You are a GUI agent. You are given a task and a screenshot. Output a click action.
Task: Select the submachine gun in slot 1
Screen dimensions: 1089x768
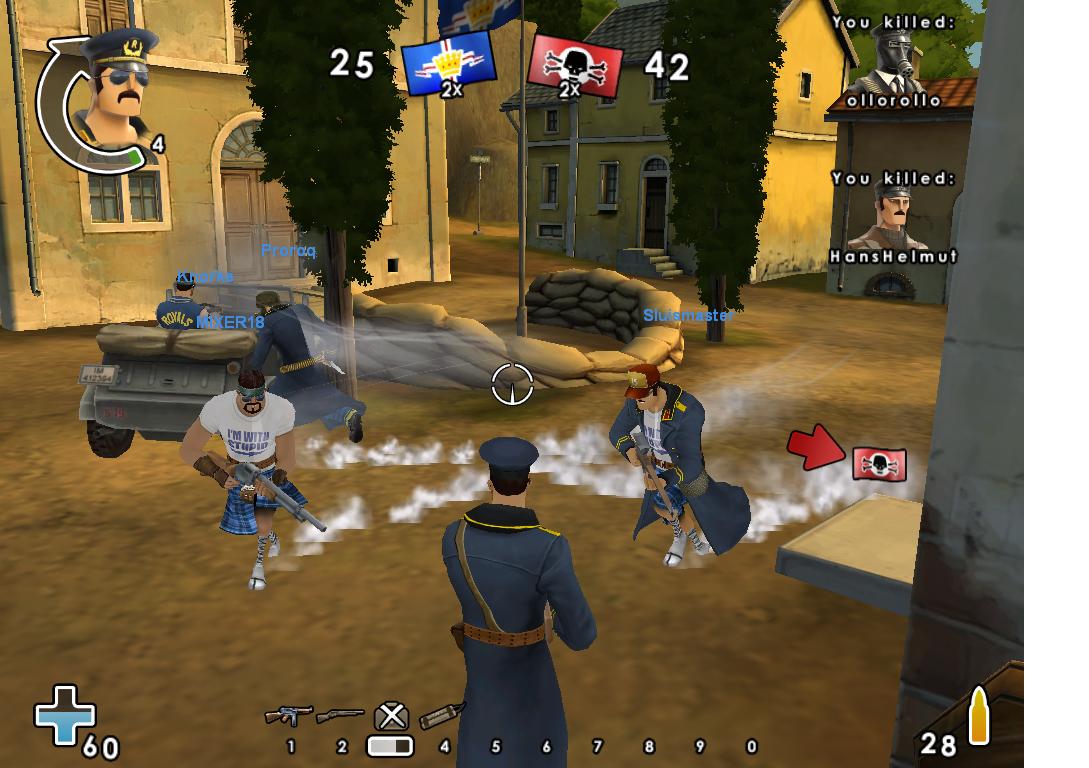288,716
